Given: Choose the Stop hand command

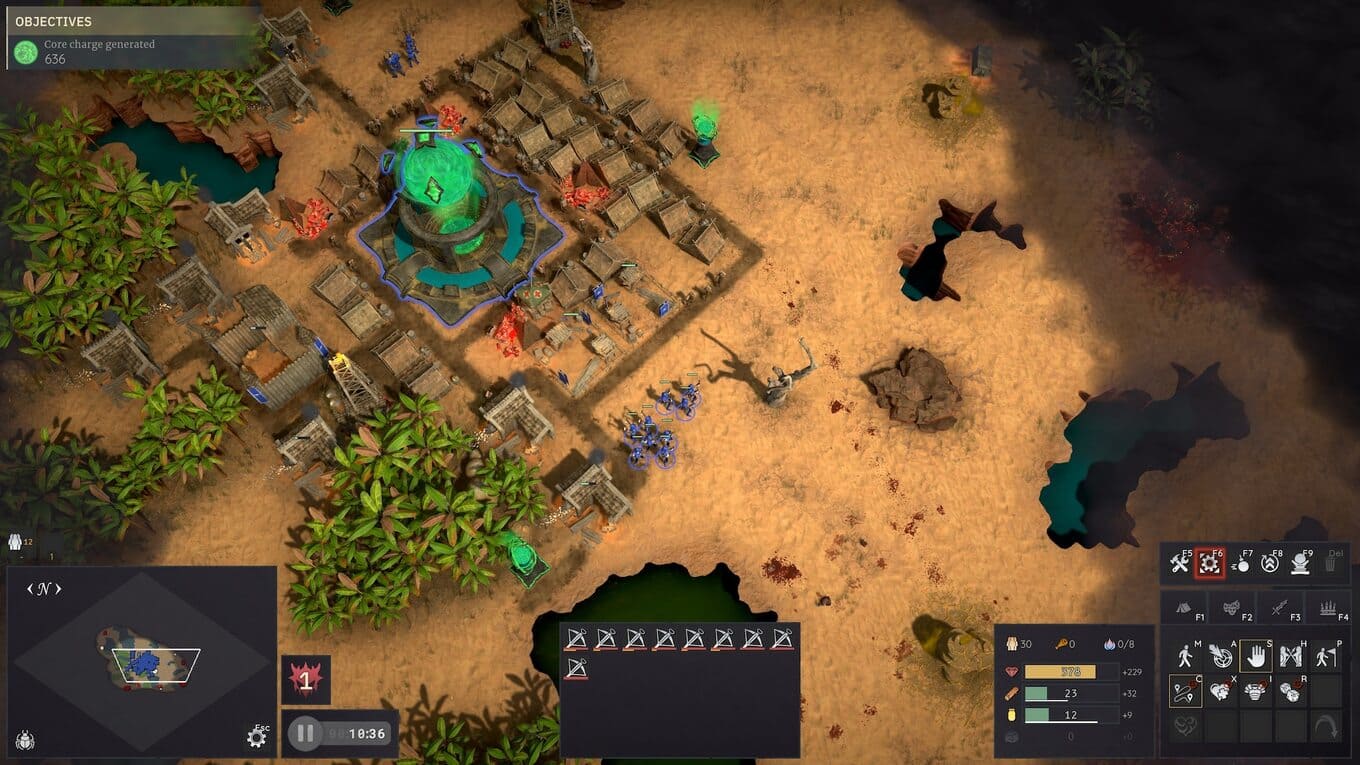Looking at the screenshot, I should [x=1255, y=657].
